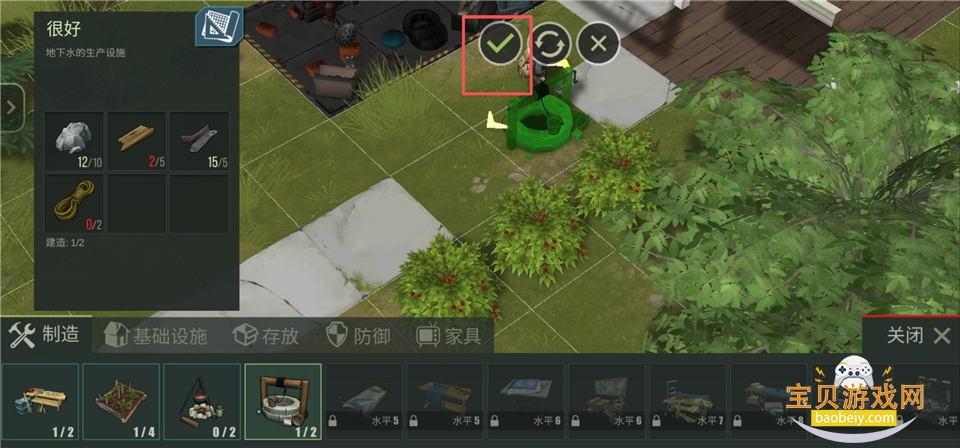Select the wooden plank resource slot
Viewport: 960px width, 448px height.
pyautogui.click(x=136, y=141)
